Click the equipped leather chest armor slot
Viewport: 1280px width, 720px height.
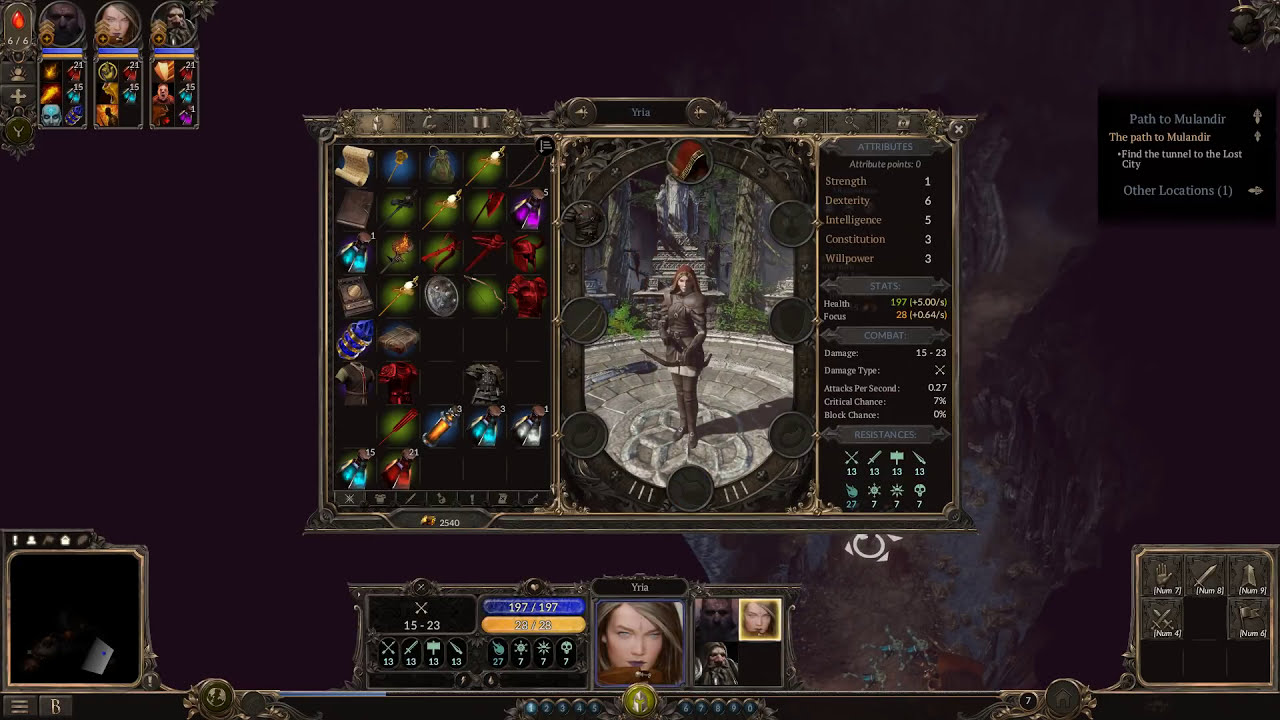pos(584,224)
